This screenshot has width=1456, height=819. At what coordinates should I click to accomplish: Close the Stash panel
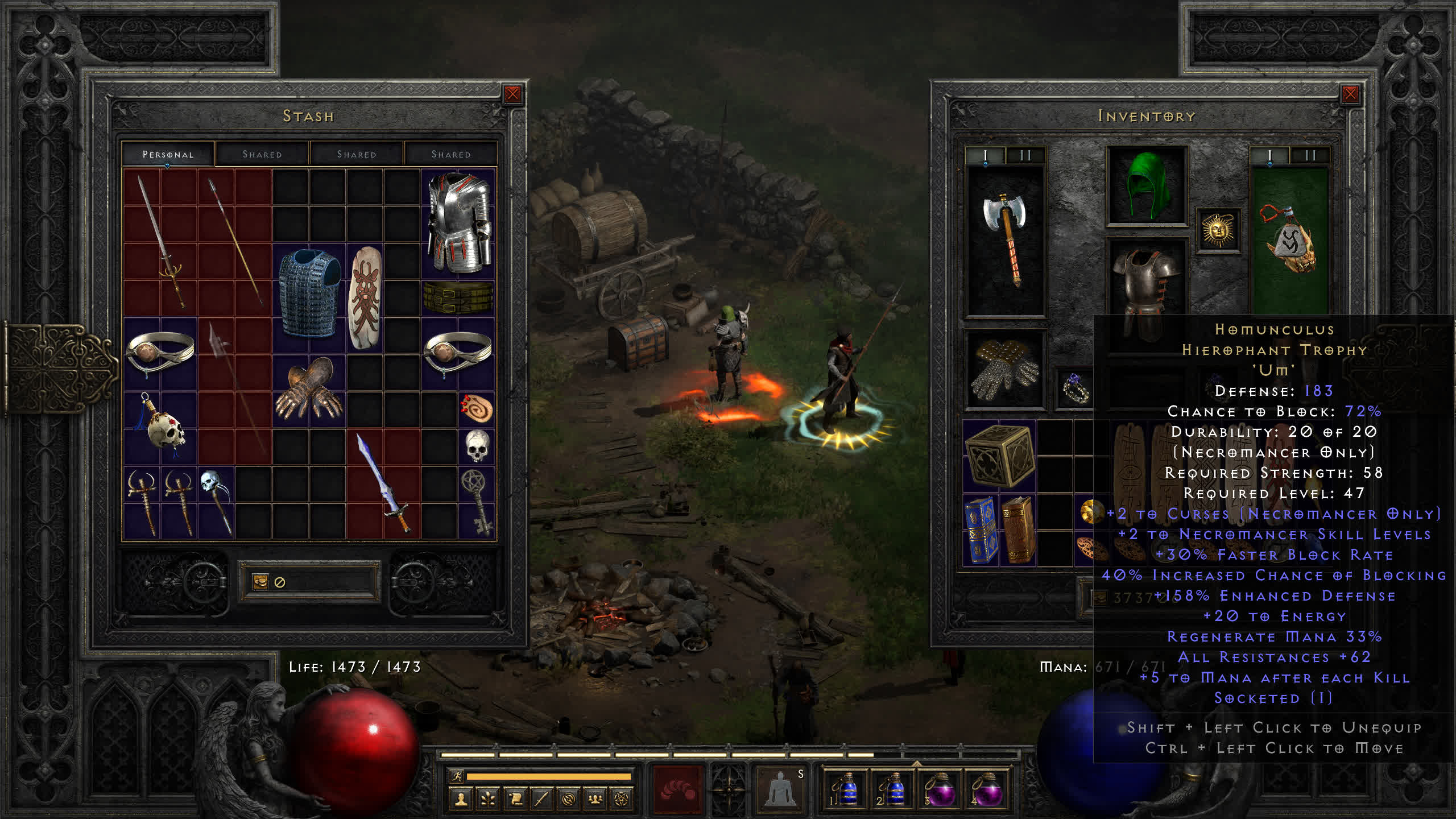[512, 94]
